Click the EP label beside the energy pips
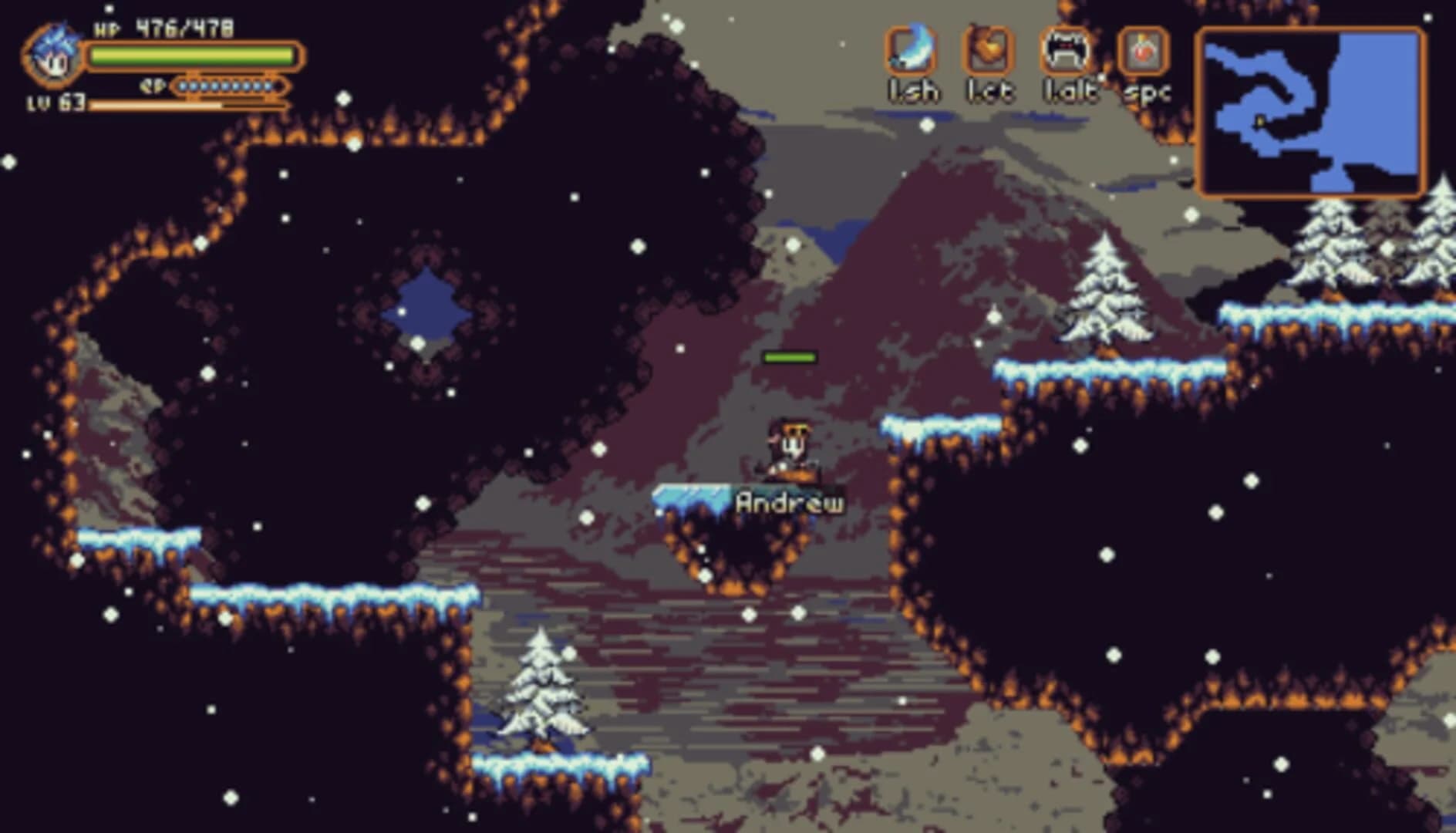The image size is (1456, 833). point(151,85)
